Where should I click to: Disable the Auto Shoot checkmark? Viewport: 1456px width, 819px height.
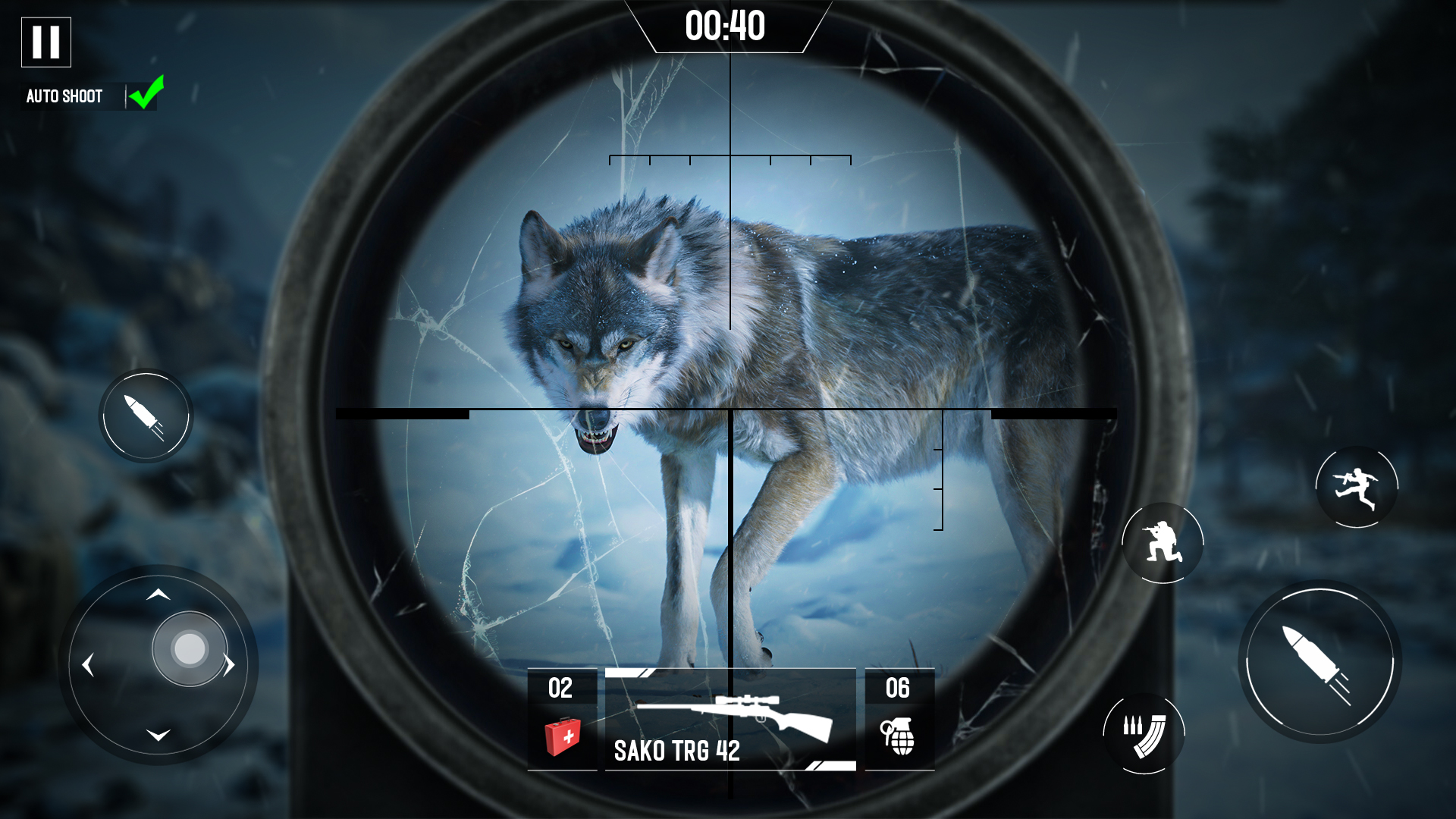[x=145, y=91]
